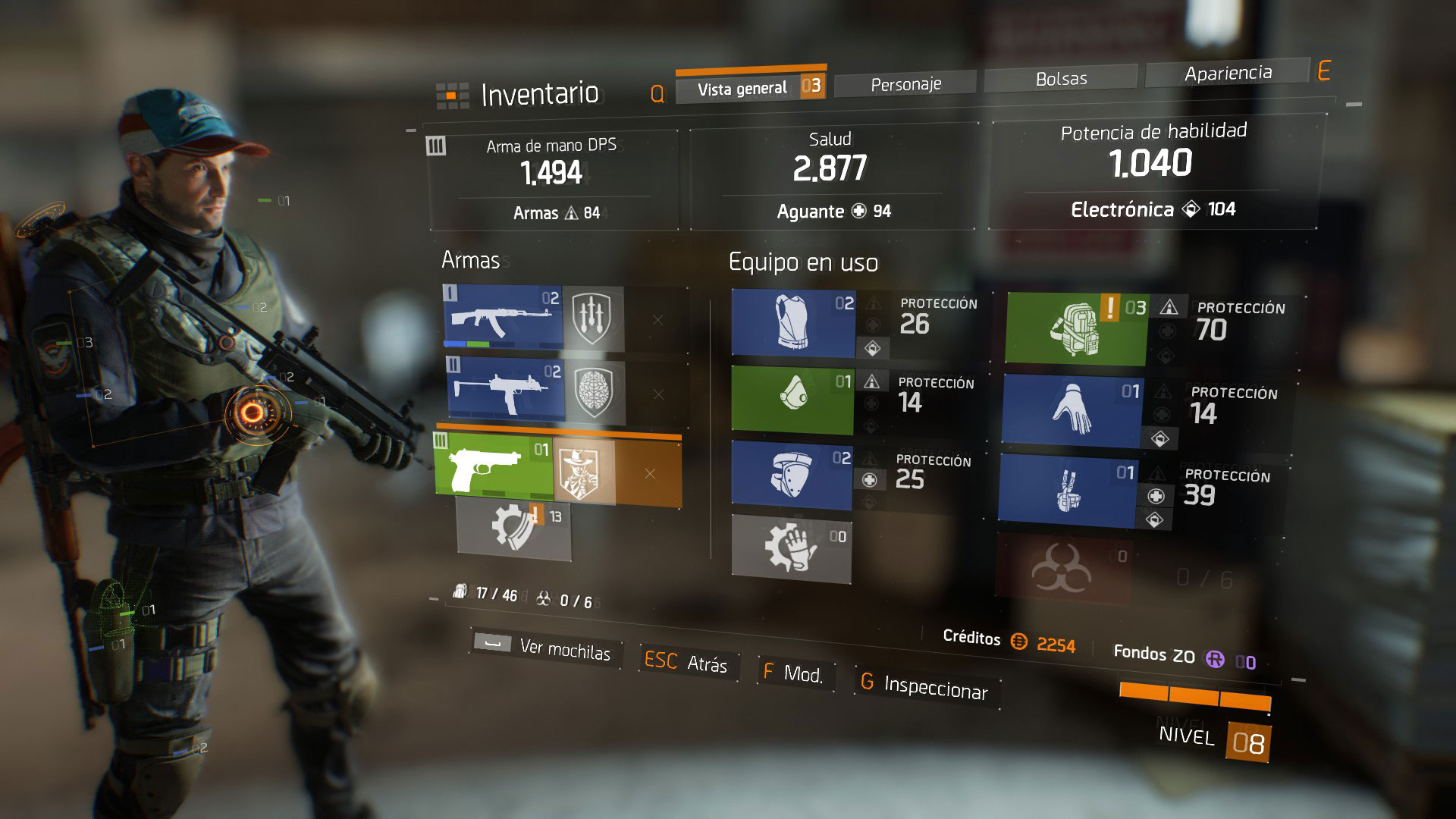This screenshot has height=819, width=1456.
Task: Open the weapon mods gear slot
Action: 513,527
